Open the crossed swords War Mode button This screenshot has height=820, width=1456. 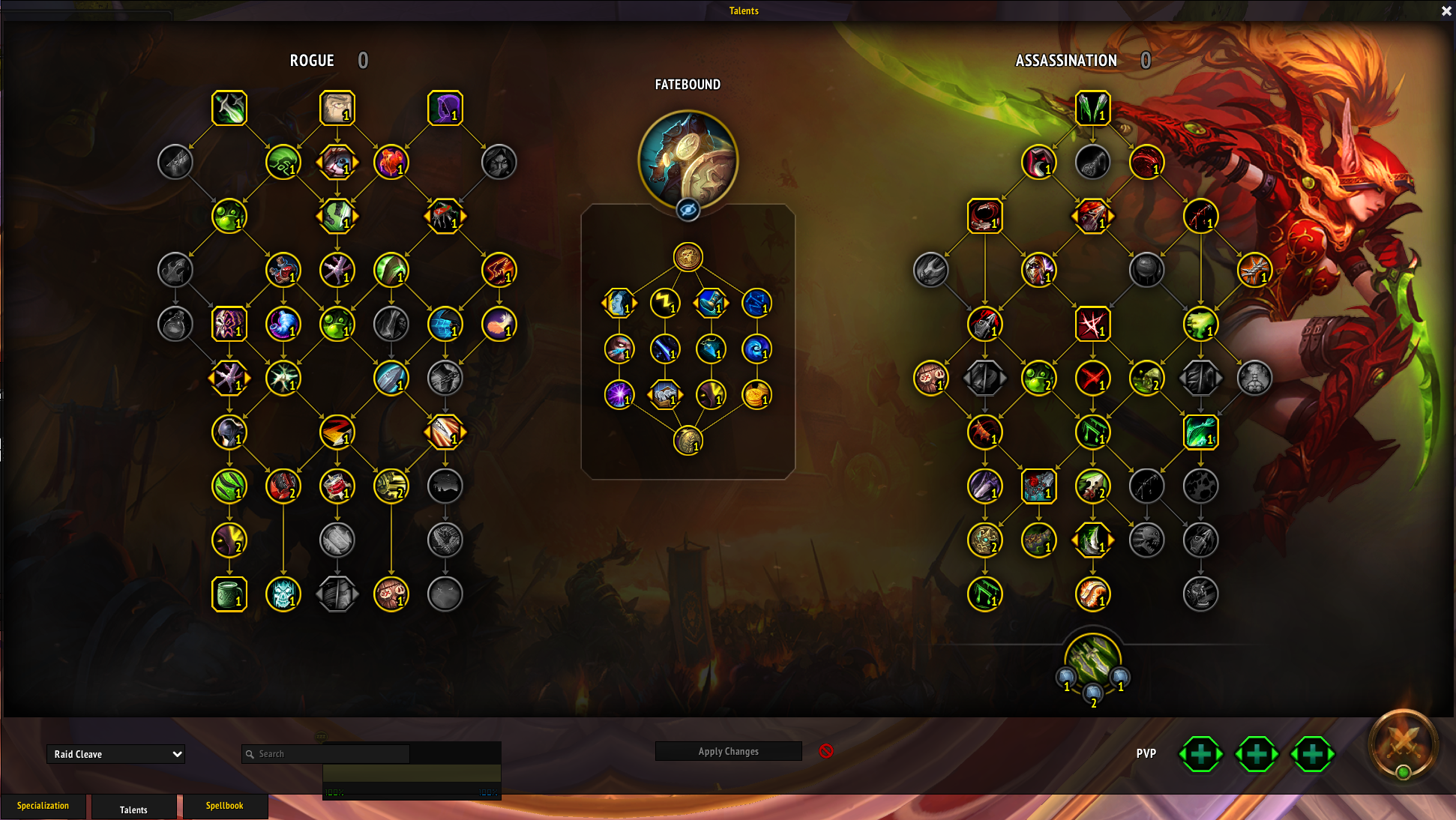pyautogui.click(x=1403, y=744)
